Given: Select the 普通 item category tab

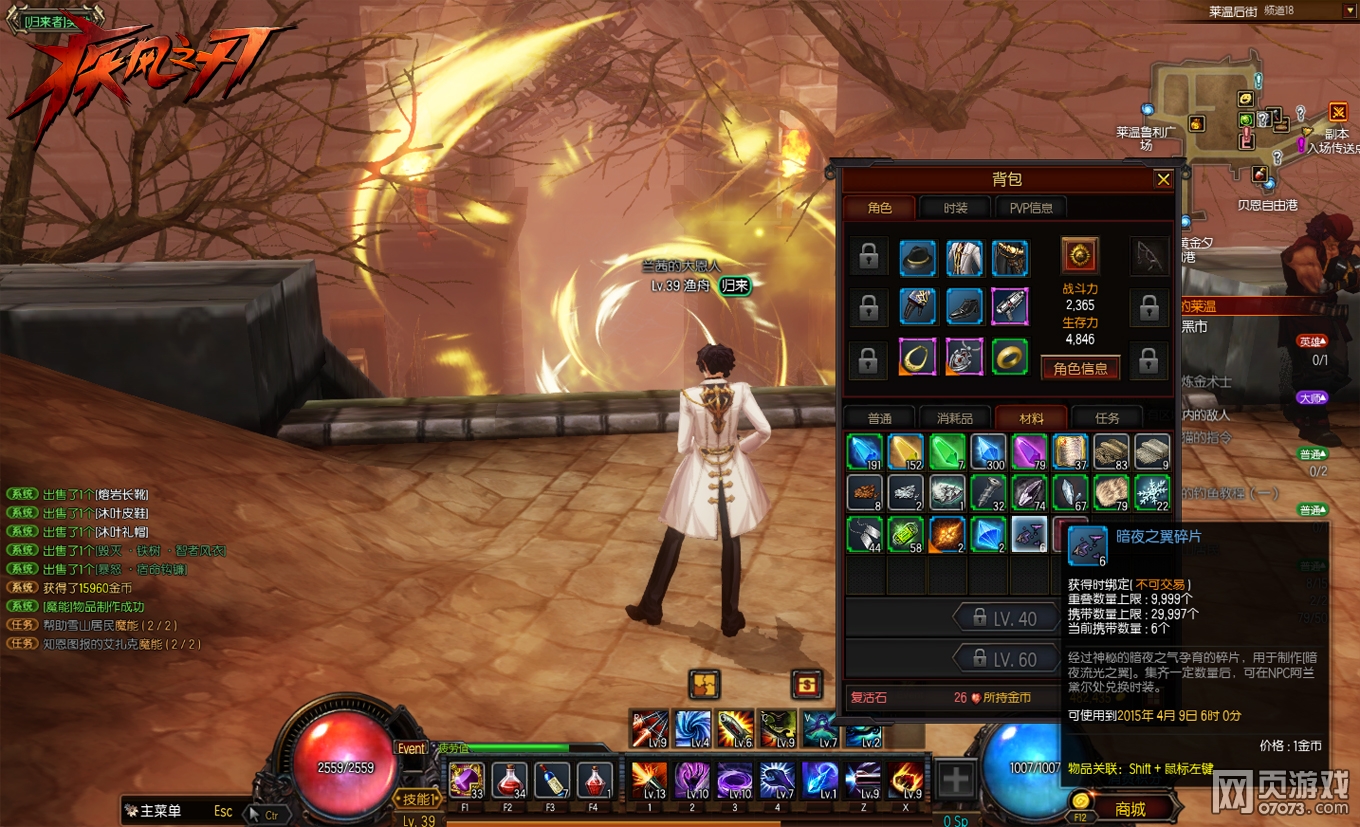Looking at the screenshot, I should click(879, 418).
